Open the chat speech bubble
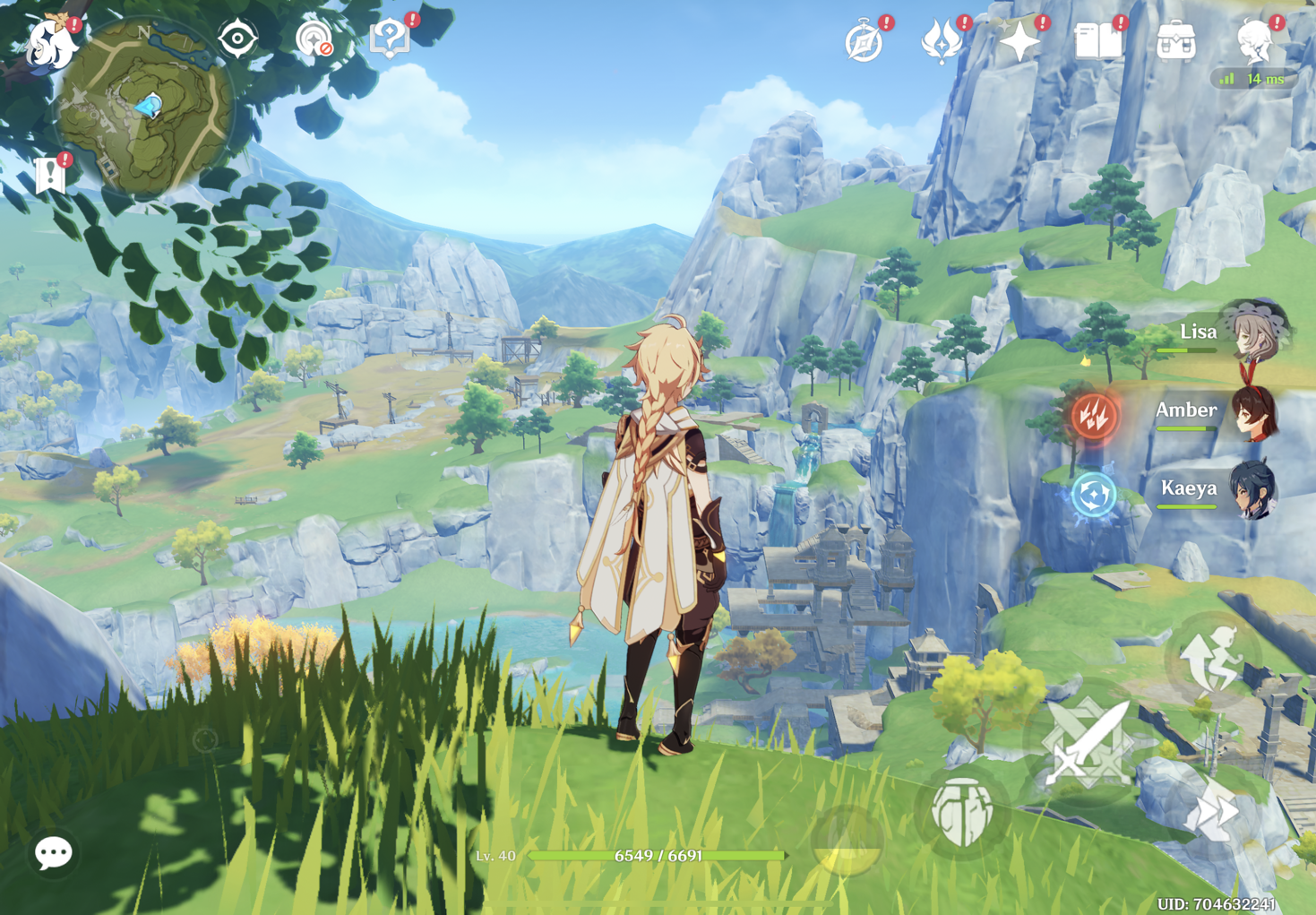Image resolution: width=1316 pixels, height=915 pixels. 53,853
